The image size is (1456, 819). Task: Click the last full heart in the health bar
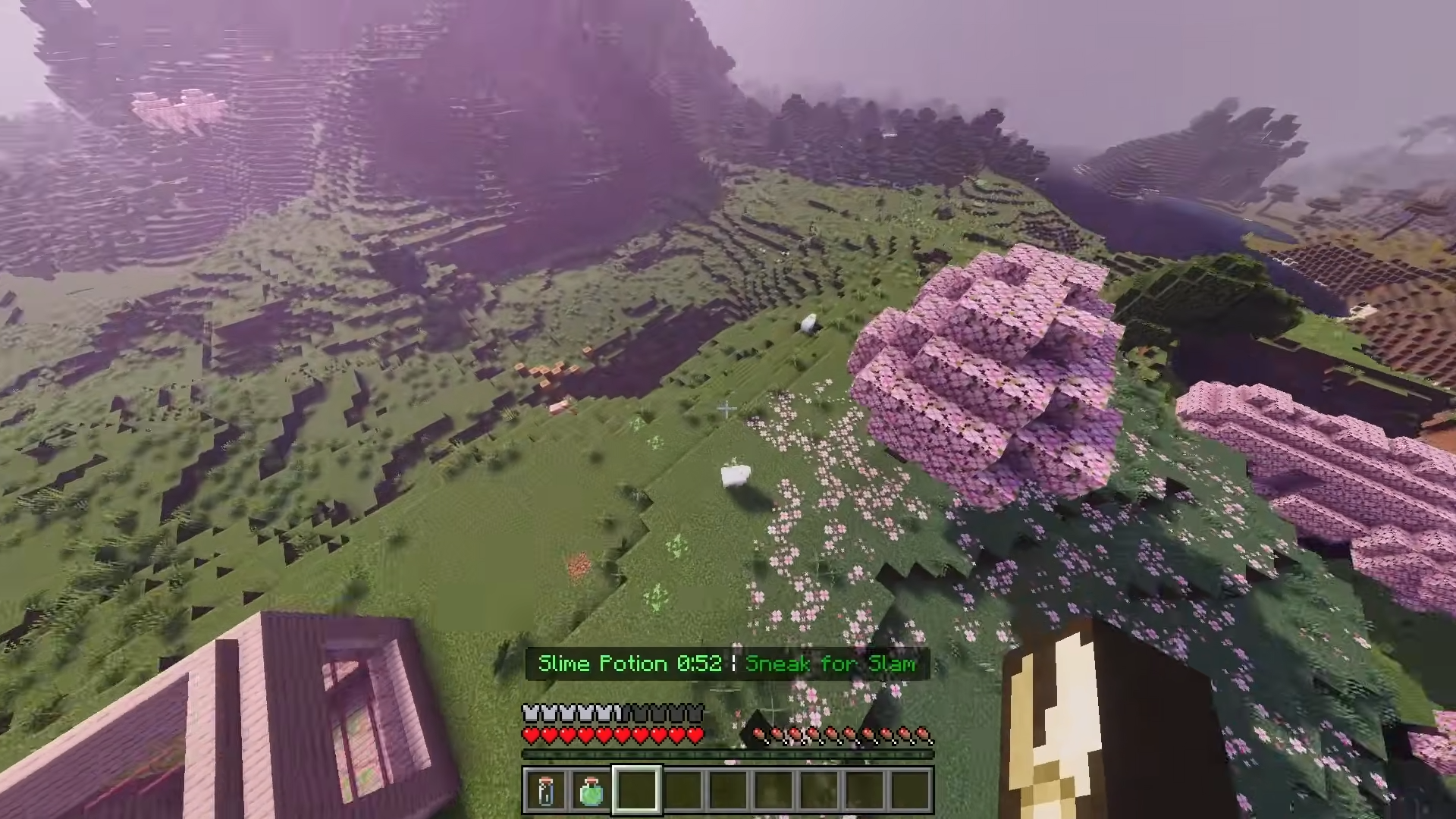coord(695,733)
